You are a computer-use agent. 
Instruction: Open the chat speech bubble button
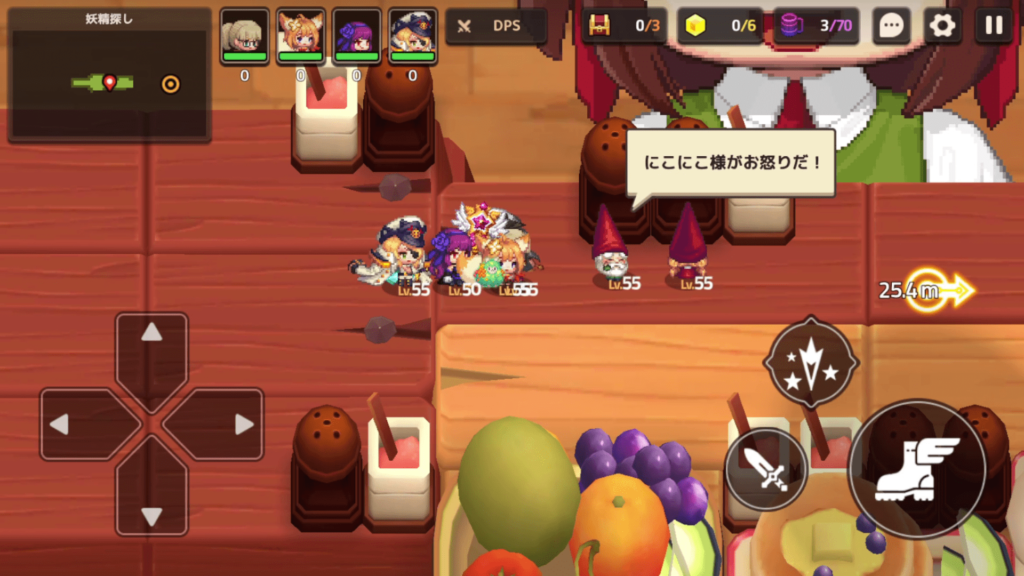pos(890,26)
